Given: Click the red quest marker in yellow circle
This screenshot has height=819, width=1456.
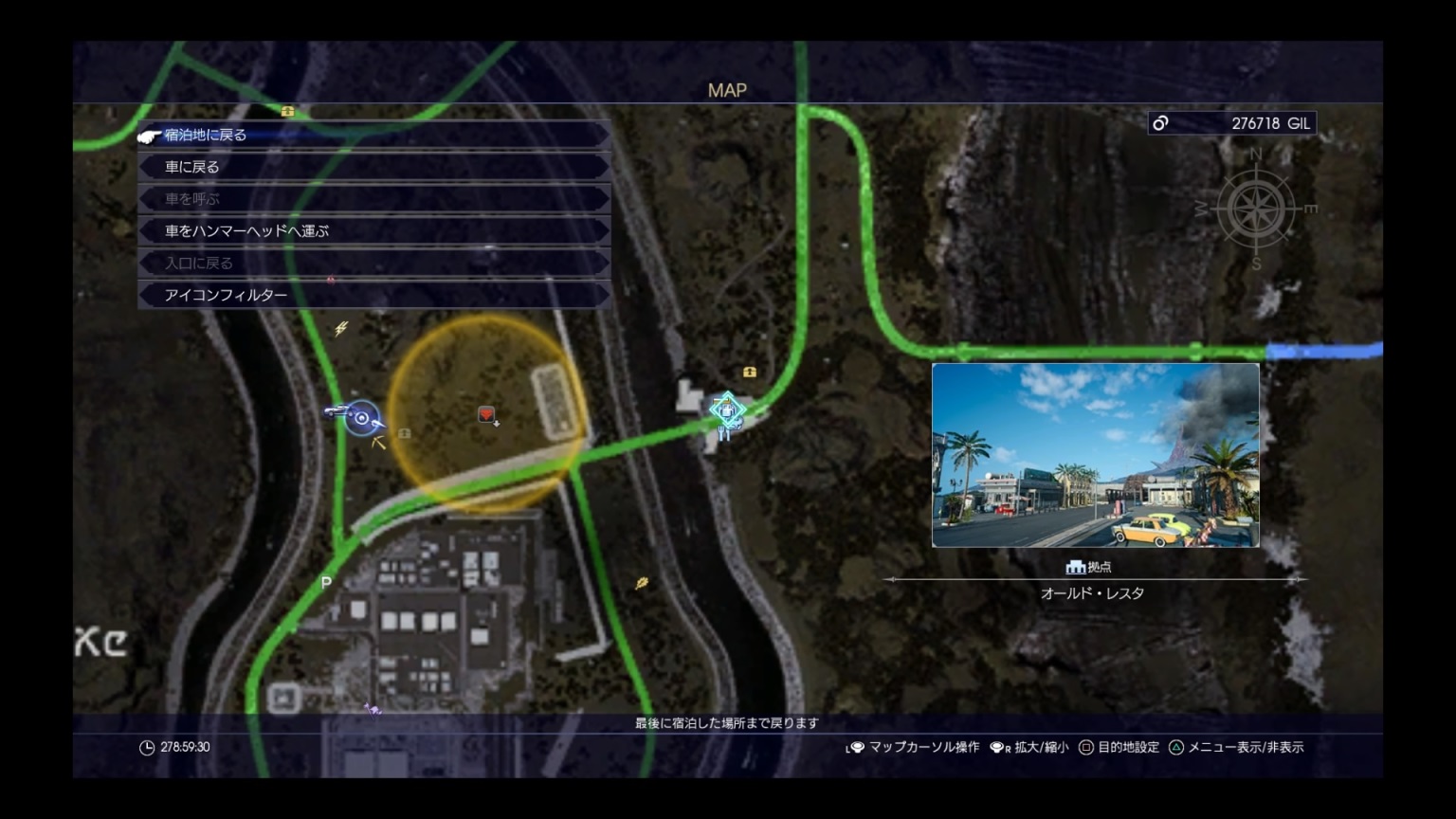Looking at the screenshot, I should [487, 415].
